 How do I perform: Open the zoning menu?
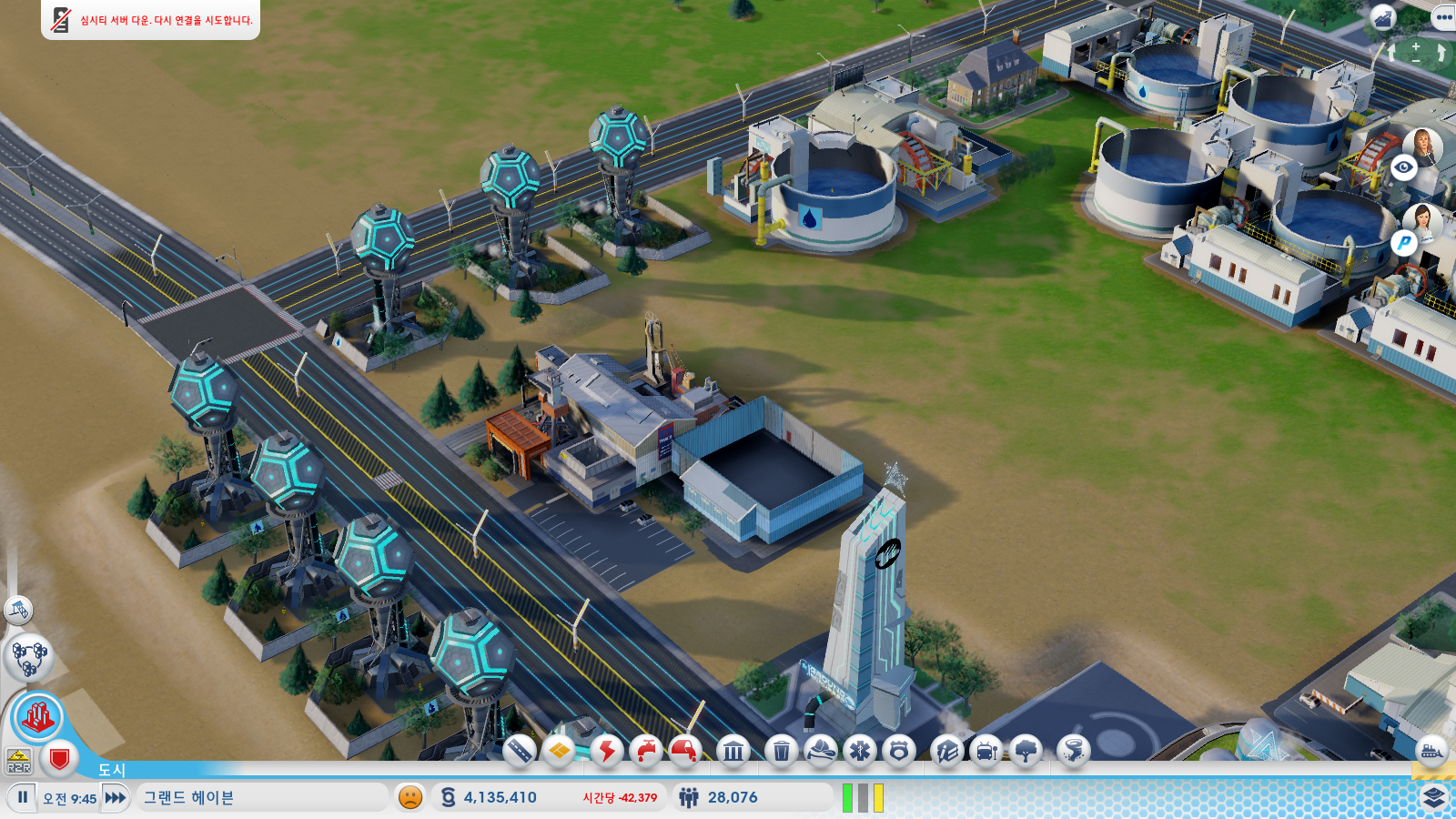pyautogui.click(x=560, y=751)
